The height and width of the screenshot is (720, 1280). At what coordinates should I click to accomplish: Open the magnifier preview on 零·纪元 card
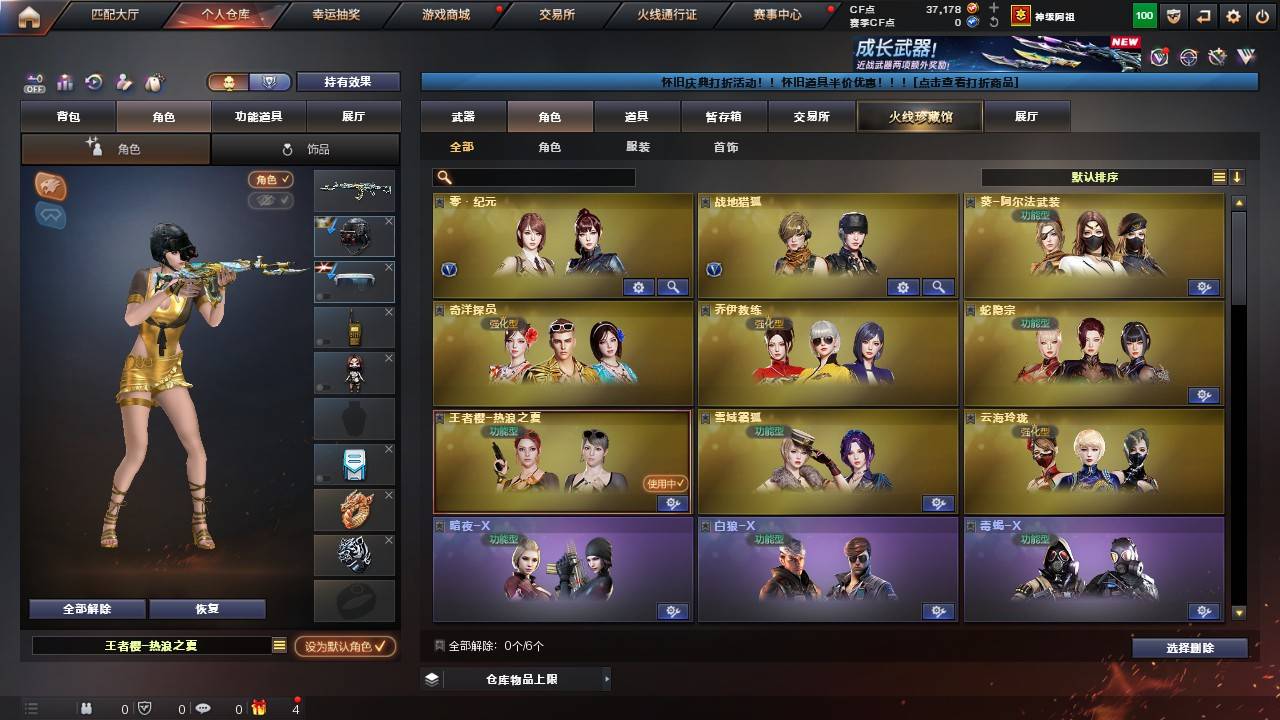[673, 287]
